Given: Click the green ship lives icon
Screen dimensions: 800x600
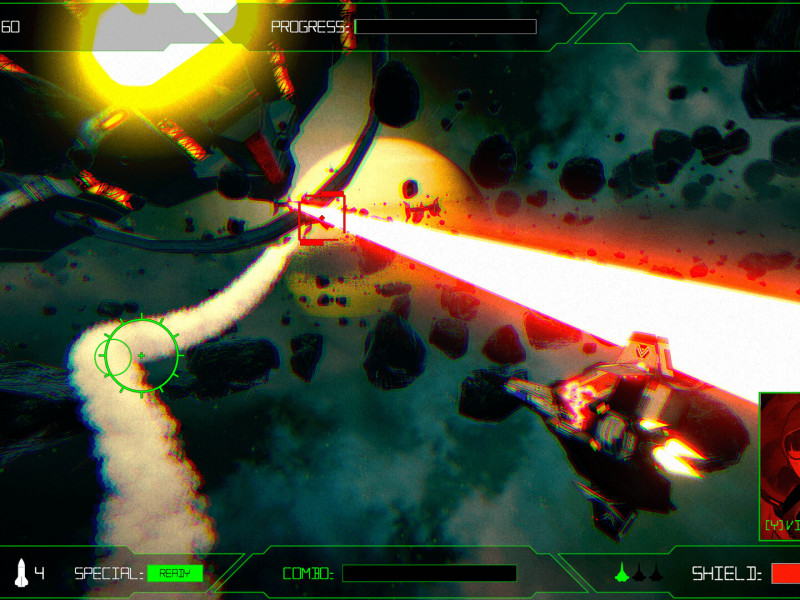Looking at the screenshot, I should coord(622,573).
